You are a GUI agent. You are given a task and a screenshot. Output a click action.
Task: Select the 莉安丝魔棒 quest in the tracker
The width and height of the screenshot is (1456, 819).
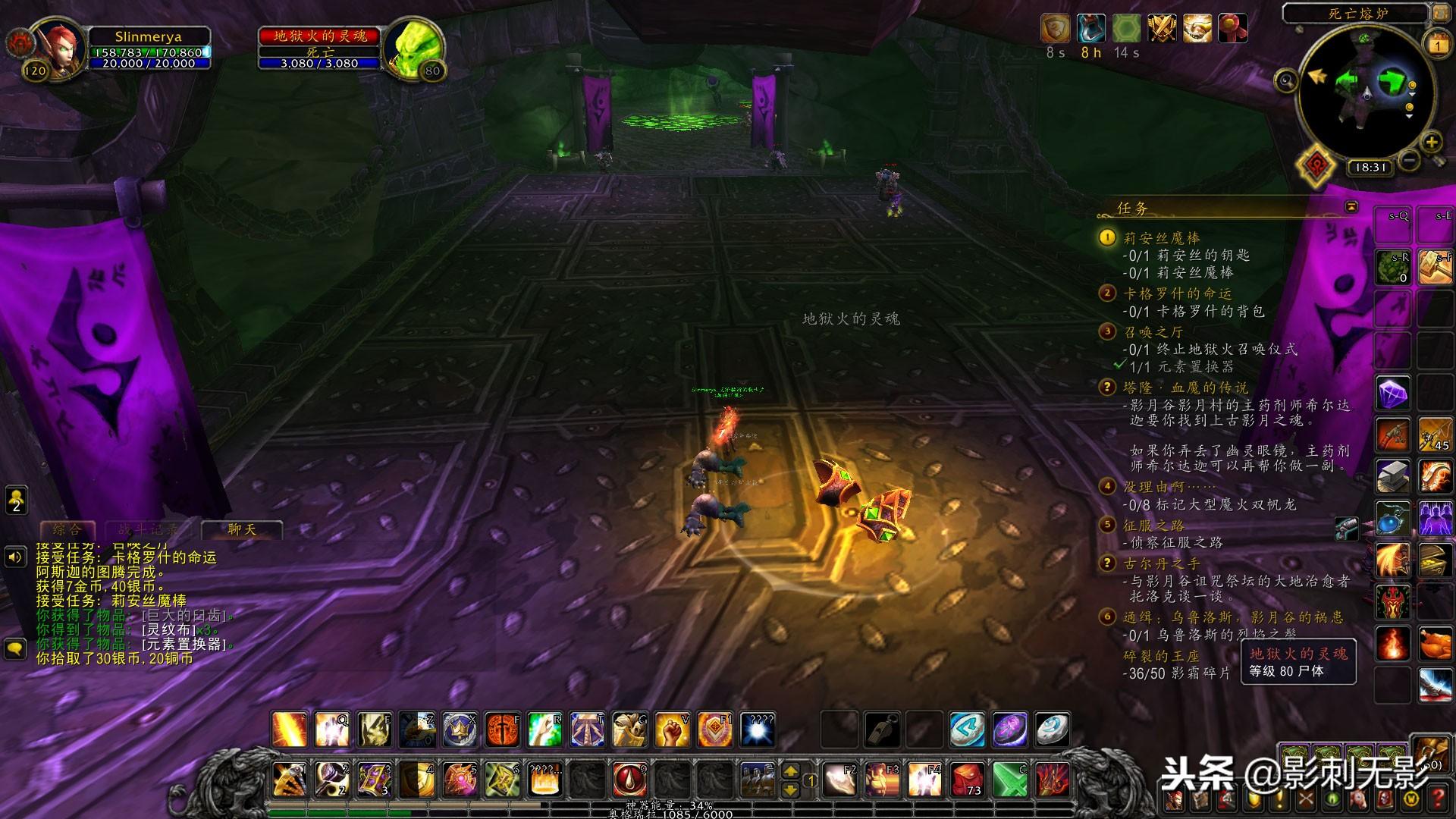[x=1161, y=238]
